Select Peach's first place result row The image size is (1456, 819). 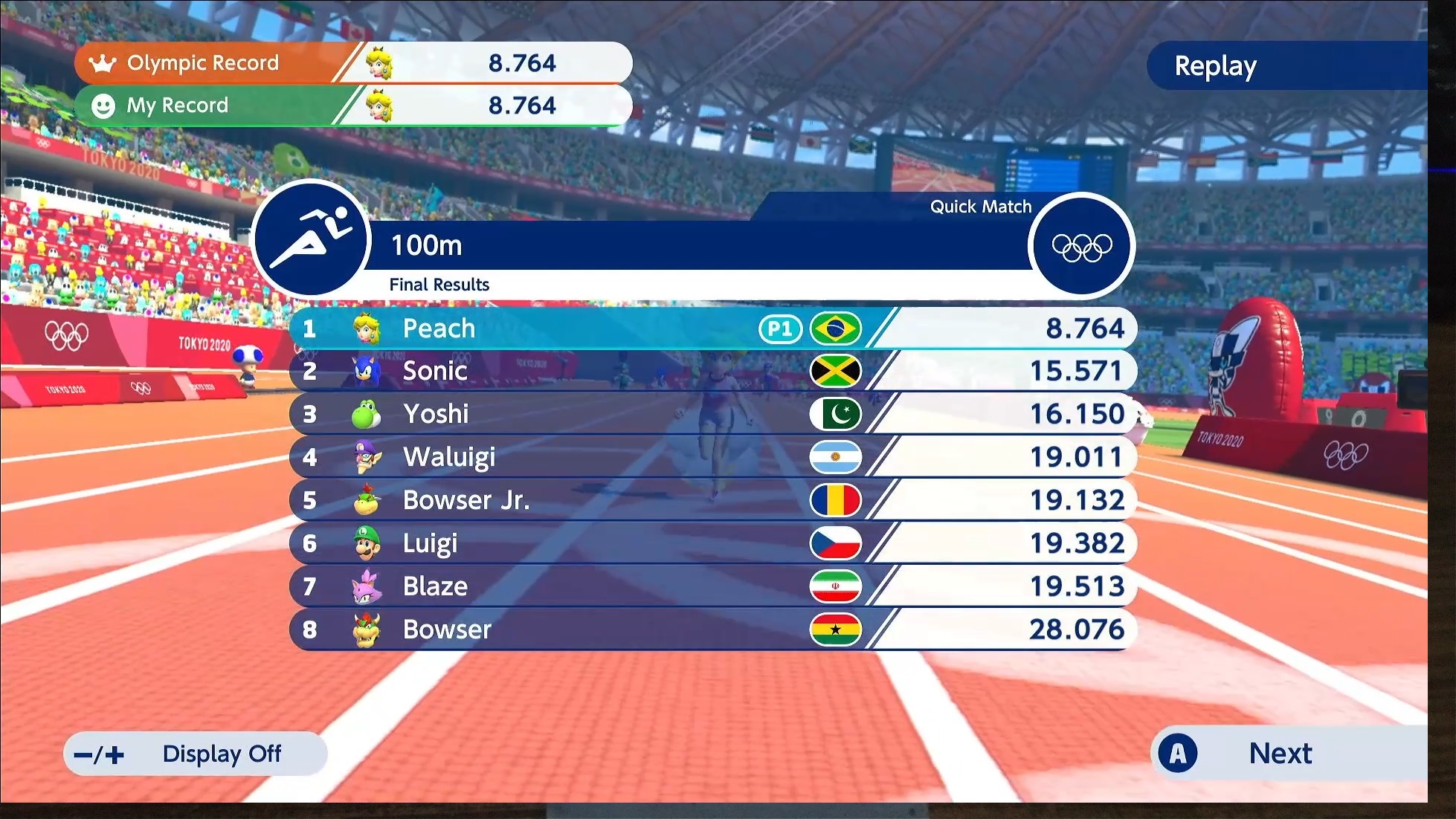(712, 328)
